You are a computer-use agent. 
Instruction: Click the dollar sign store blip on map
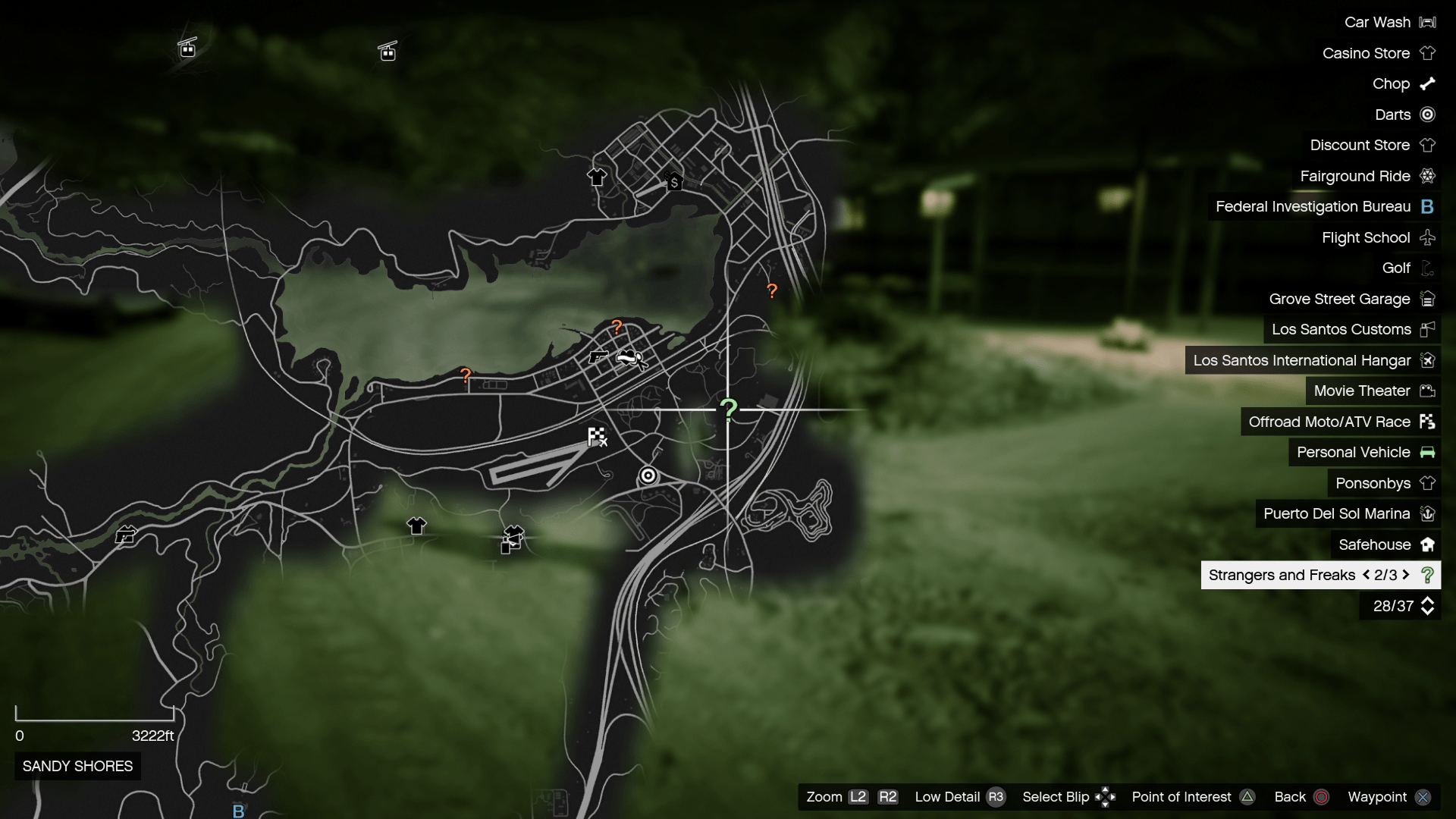(674, 181)
